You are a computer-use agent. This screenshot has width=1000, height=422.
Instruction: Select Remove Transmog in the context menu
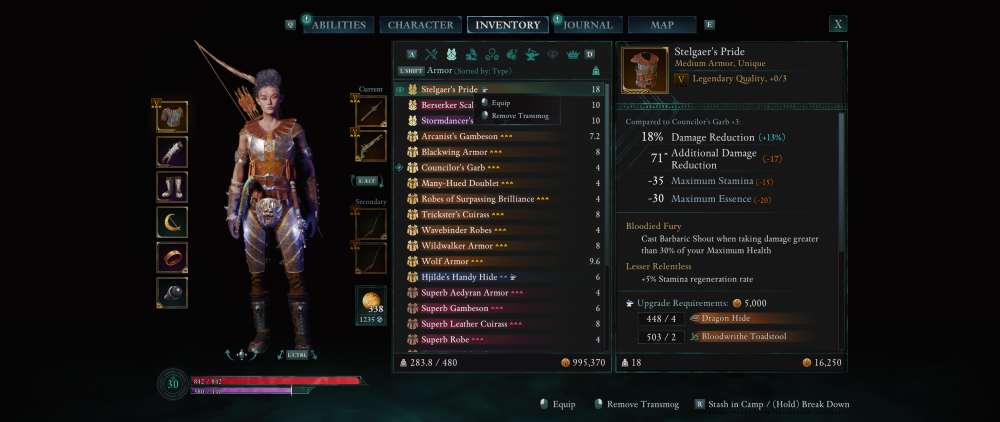point(518,116)
